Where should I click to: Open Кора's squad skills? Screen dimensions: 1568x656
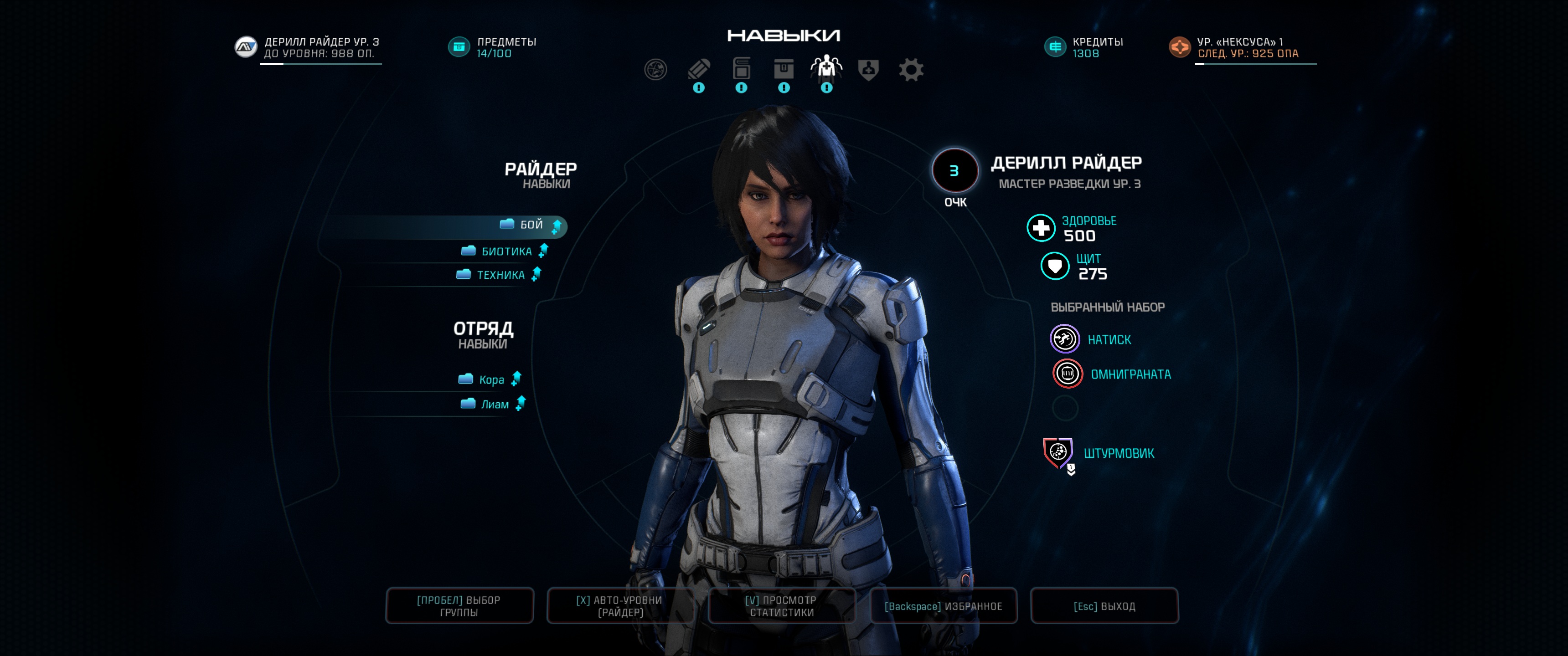point(491,380)
